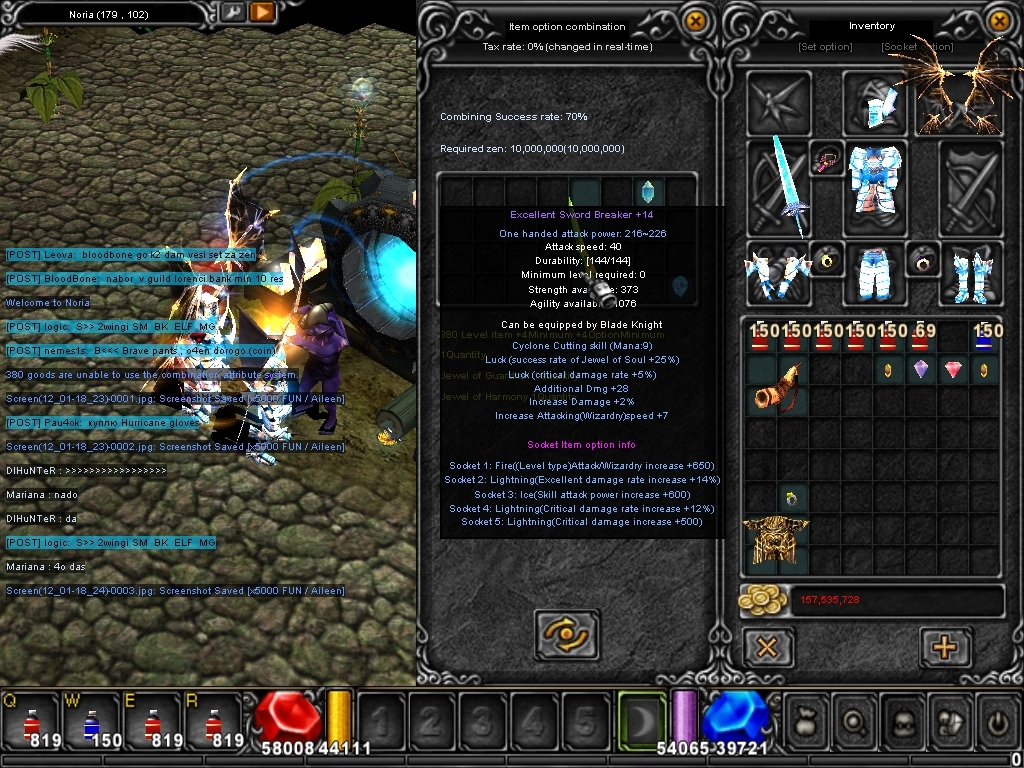
Task: Select the equipped blue pants slot
Action: click(x=876, y=273)
